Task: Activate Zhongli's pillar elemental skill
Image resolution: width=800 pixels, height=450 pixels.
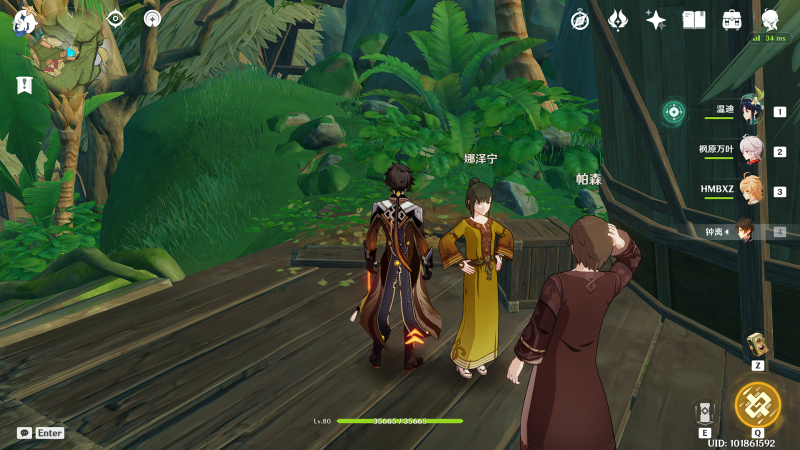Action: (706, 412)
